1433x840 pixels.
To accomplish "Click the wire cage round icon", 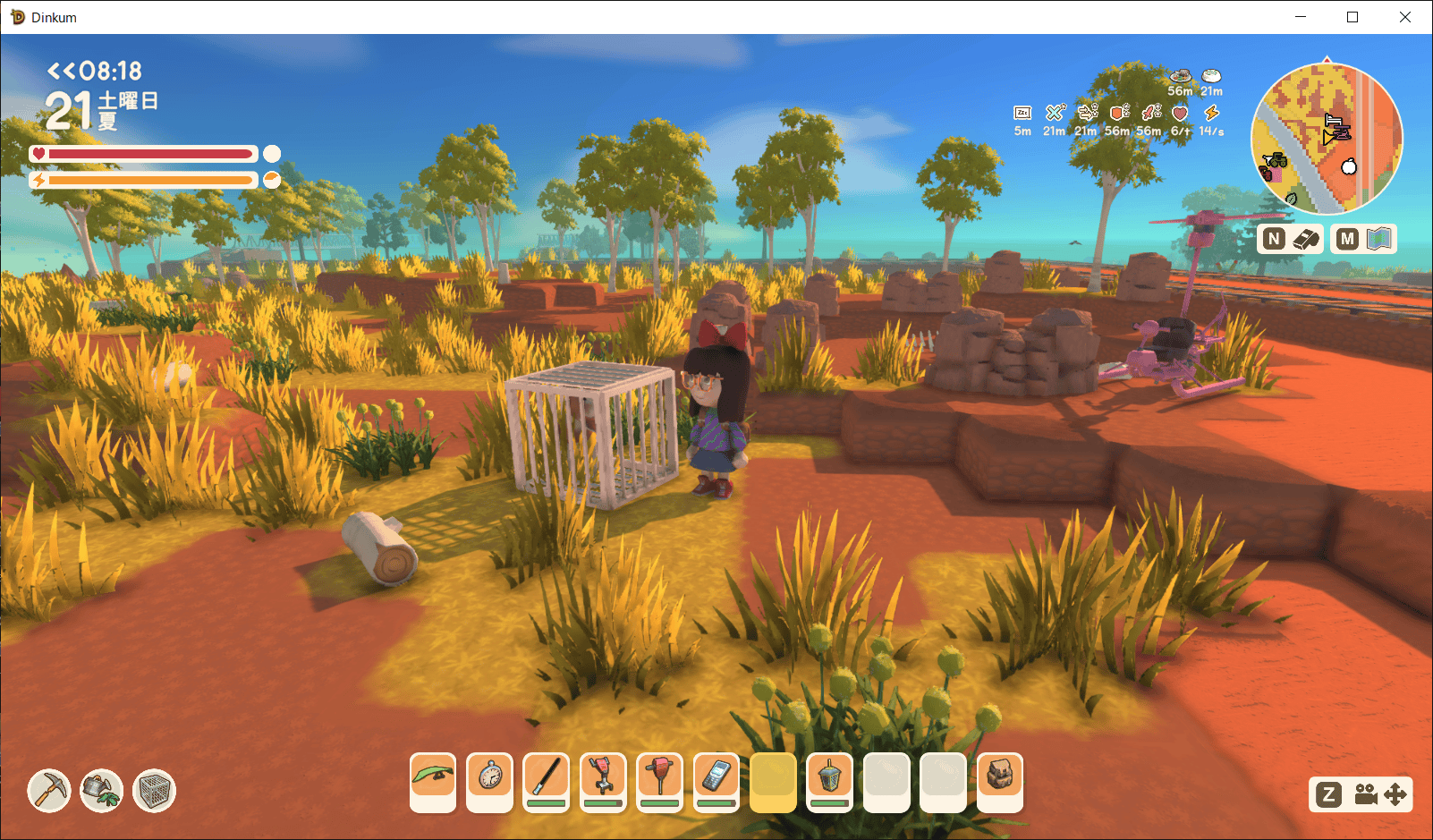I will coord(155,791).
